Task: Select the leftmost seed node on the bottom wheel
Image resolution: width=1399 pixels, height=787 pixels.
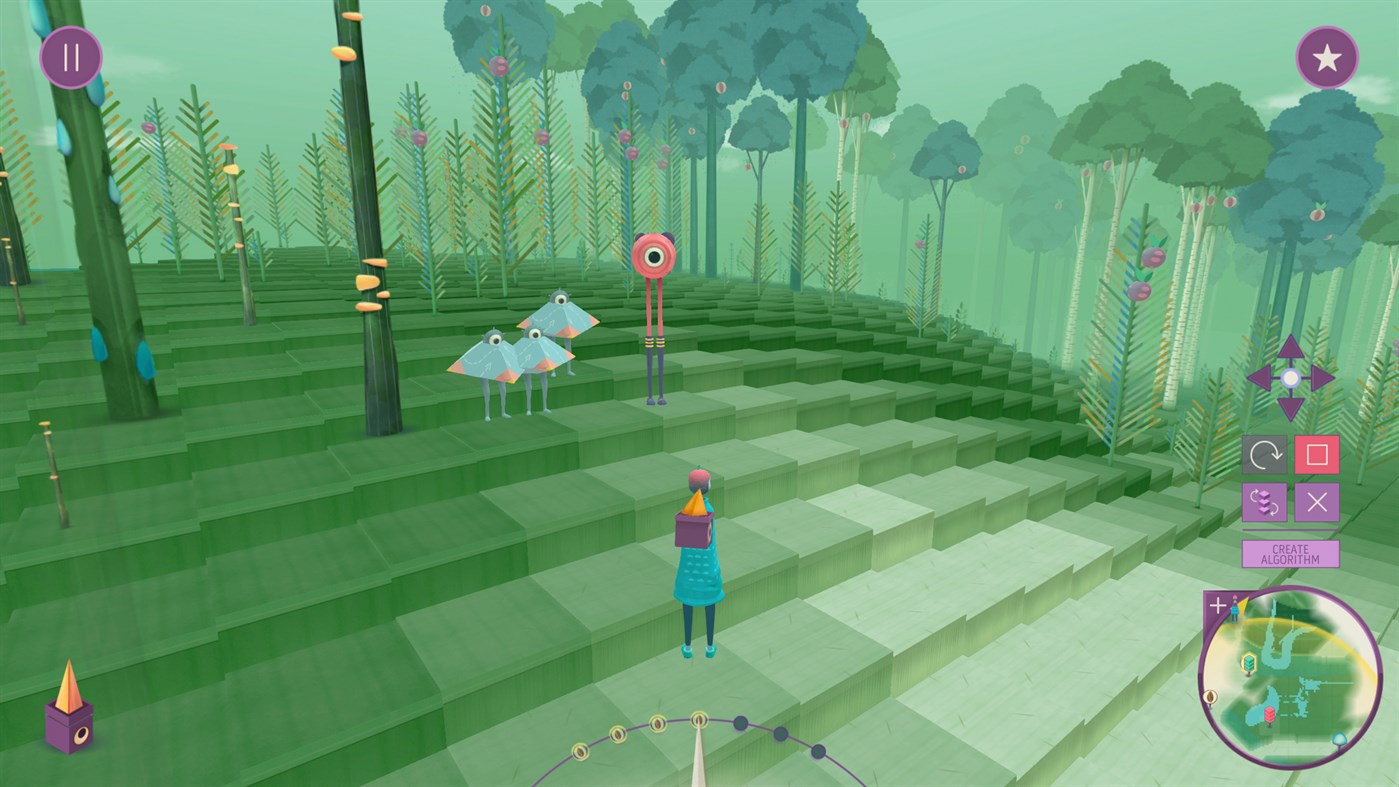Action: (581, 751)
